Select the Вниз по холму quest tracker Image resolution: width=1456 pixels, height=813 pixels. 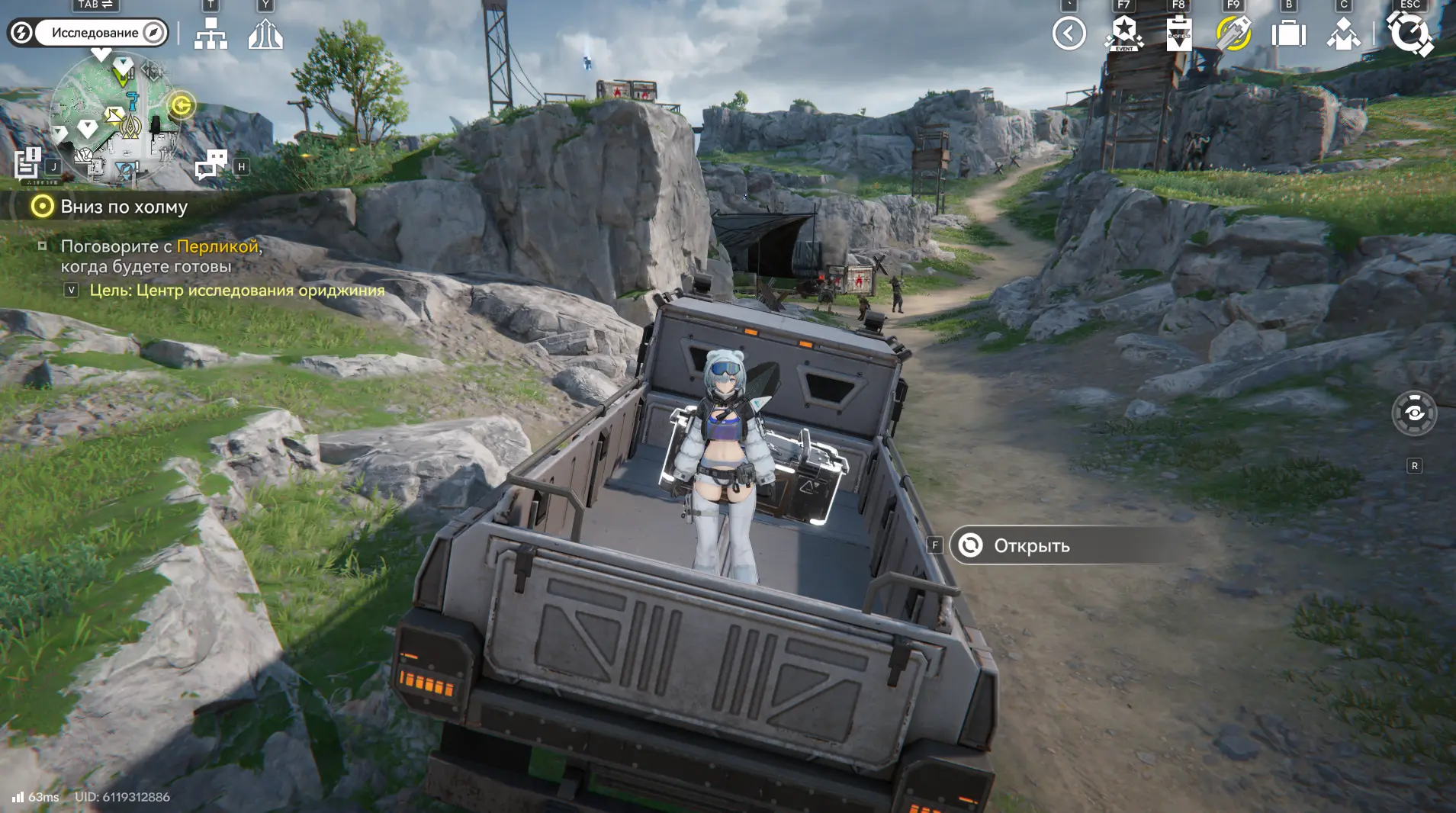(124, 207)
